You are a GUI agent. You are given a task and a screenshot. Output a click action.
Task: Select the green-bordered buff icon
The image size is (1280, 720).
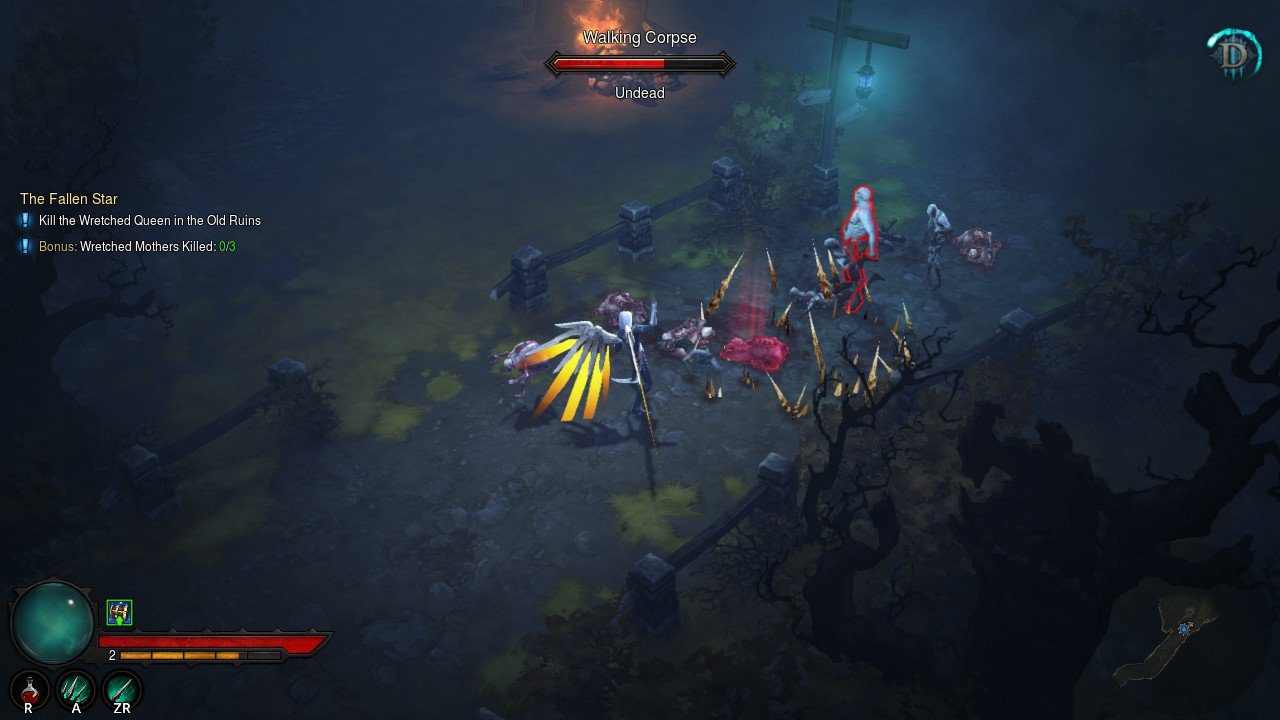coord(120,612)
